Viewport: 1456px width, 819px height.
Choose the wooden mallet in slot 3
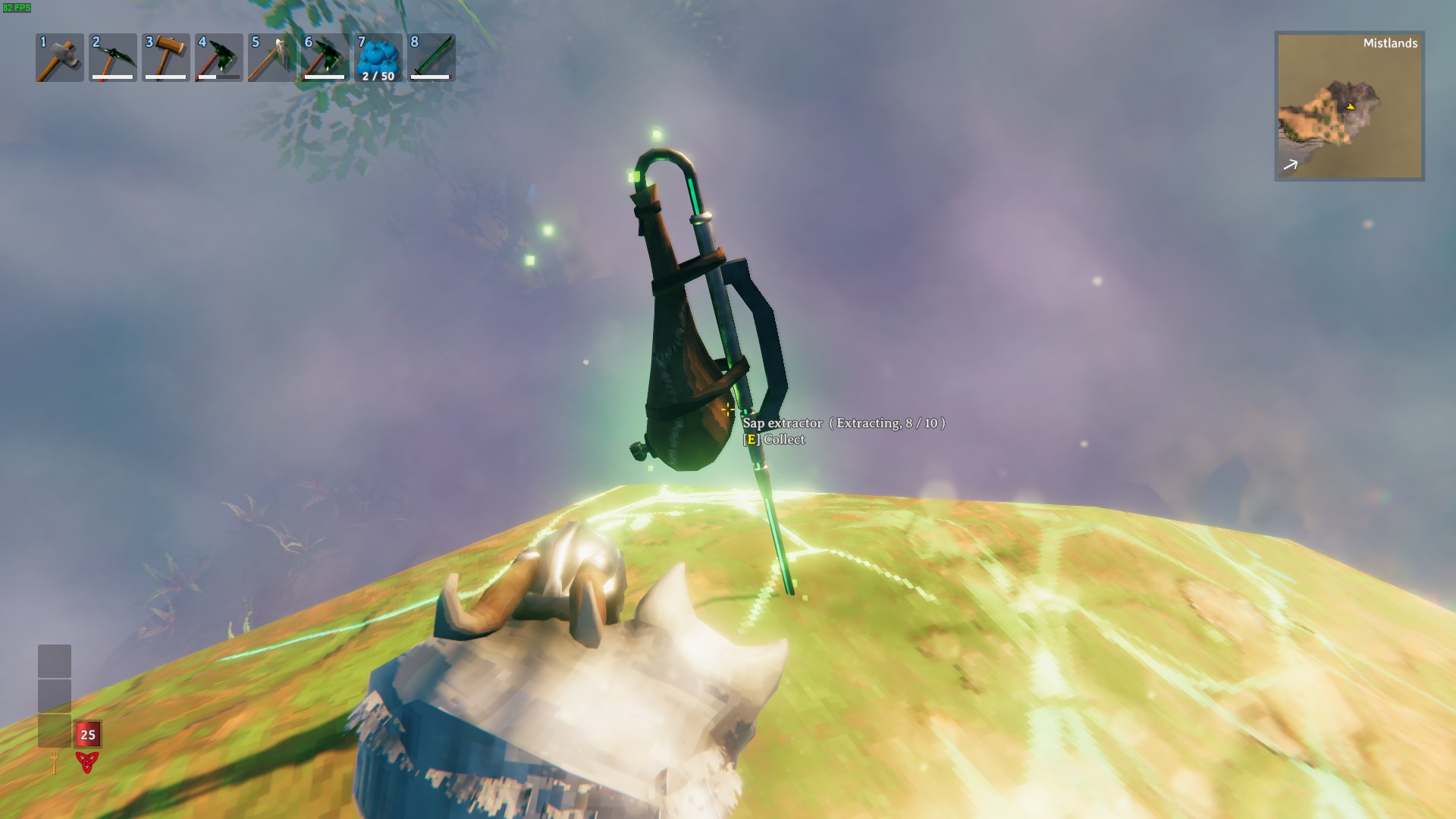click(165, 58)
